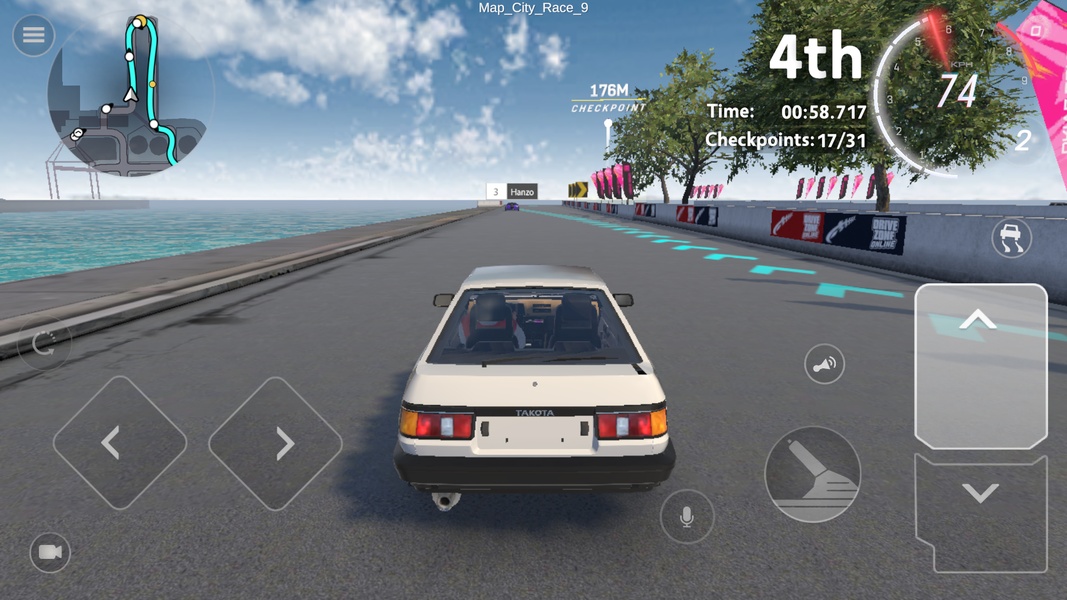Tap the accelerate up-arrow pedal

[980, 365]
